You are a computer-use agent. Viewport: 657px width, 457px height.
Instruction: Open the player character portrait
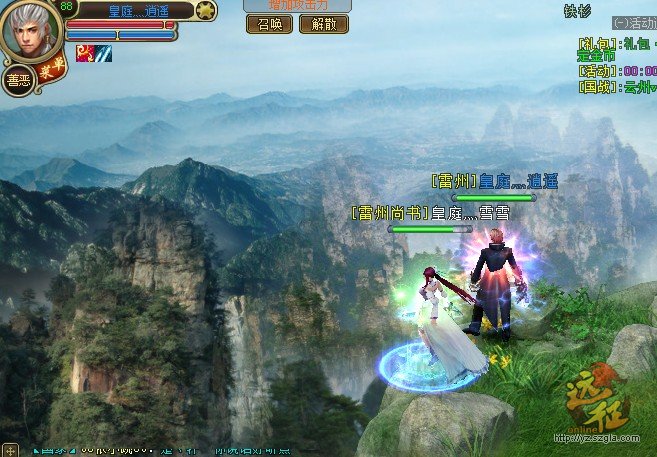31,30
